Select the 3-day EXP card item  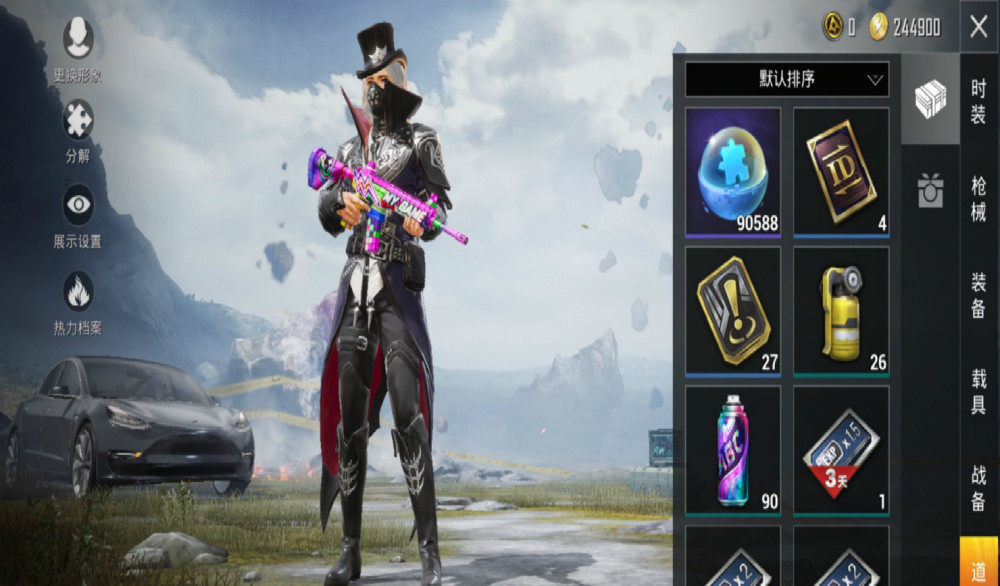(841, 450)
